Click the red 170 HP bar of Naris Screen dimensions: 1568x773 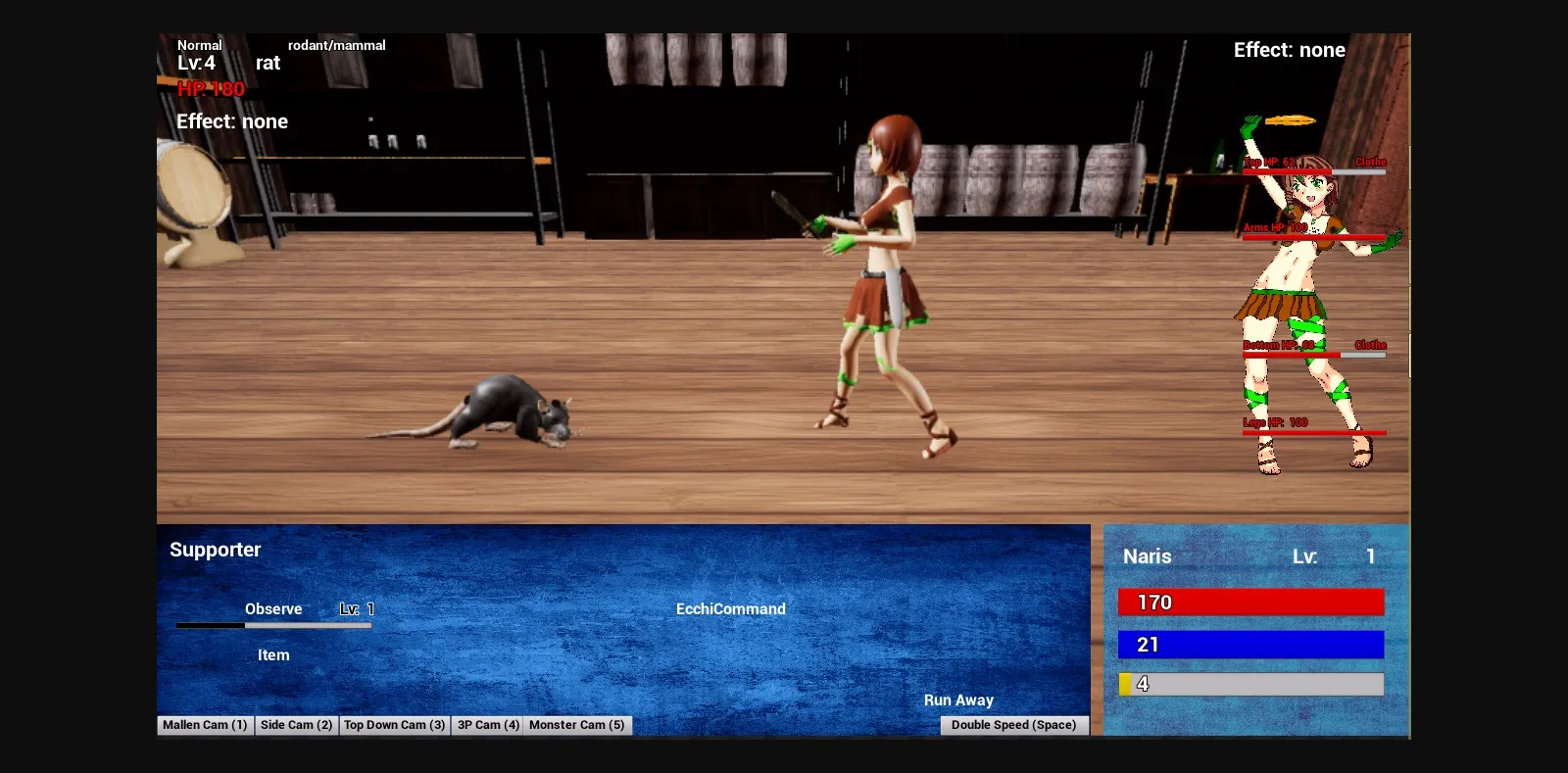coord(1251,602)
